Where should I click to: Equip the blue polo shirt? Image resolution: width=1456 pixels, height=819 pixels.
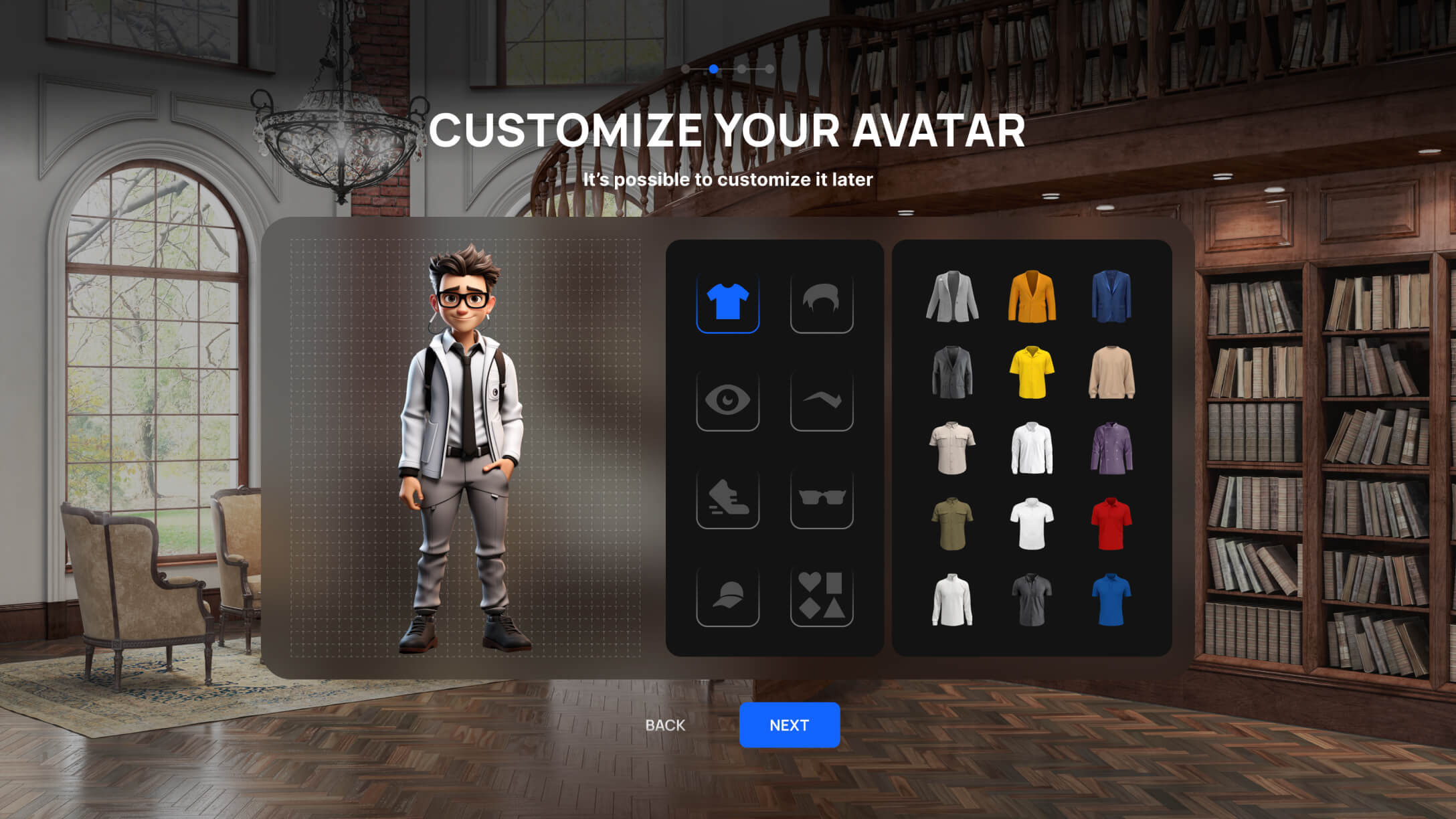pos(1111,600)
